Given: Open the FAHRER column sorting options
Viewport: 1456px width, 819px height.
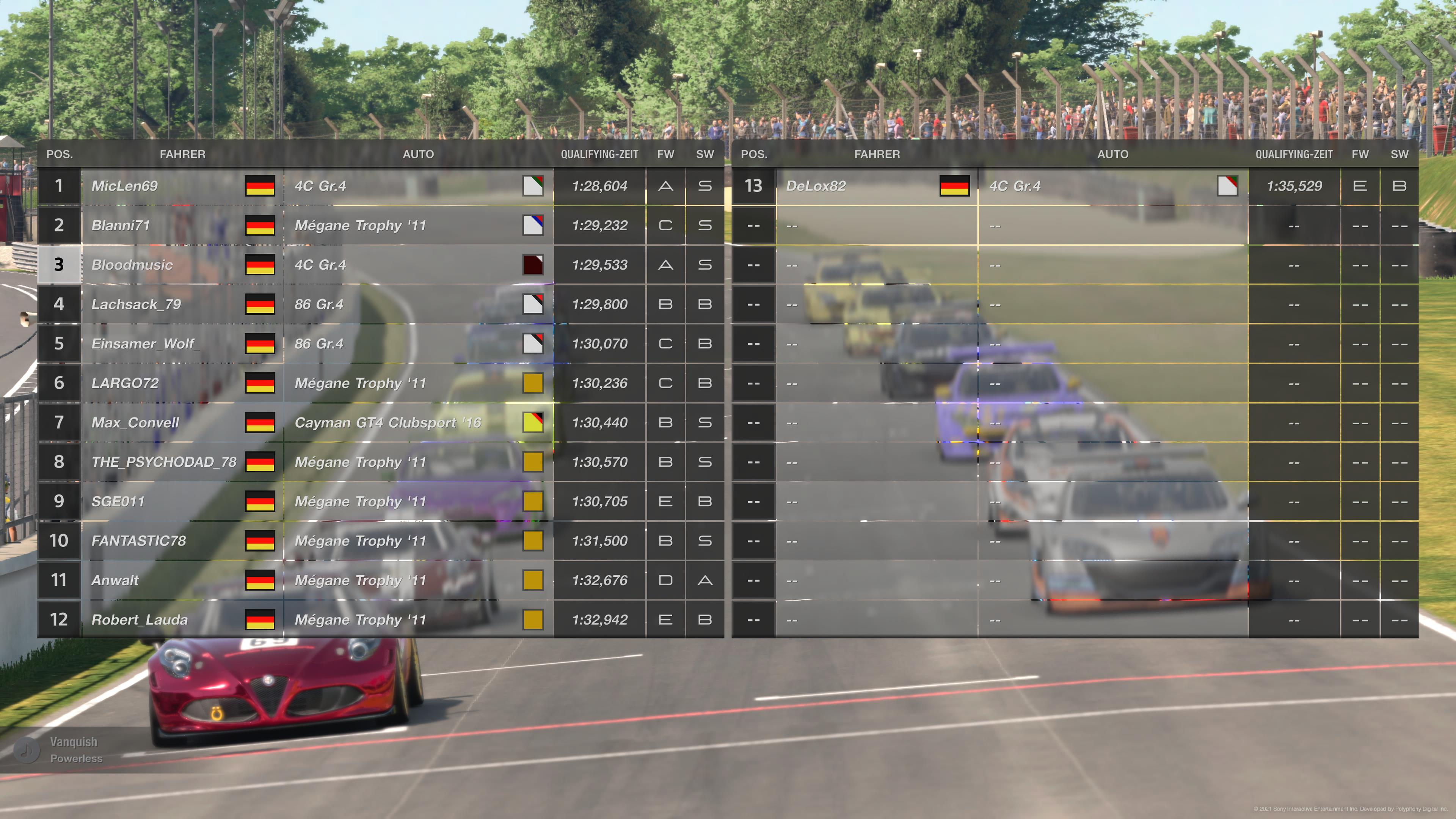Looking at the screenshot, I should (x=182, y=154).
